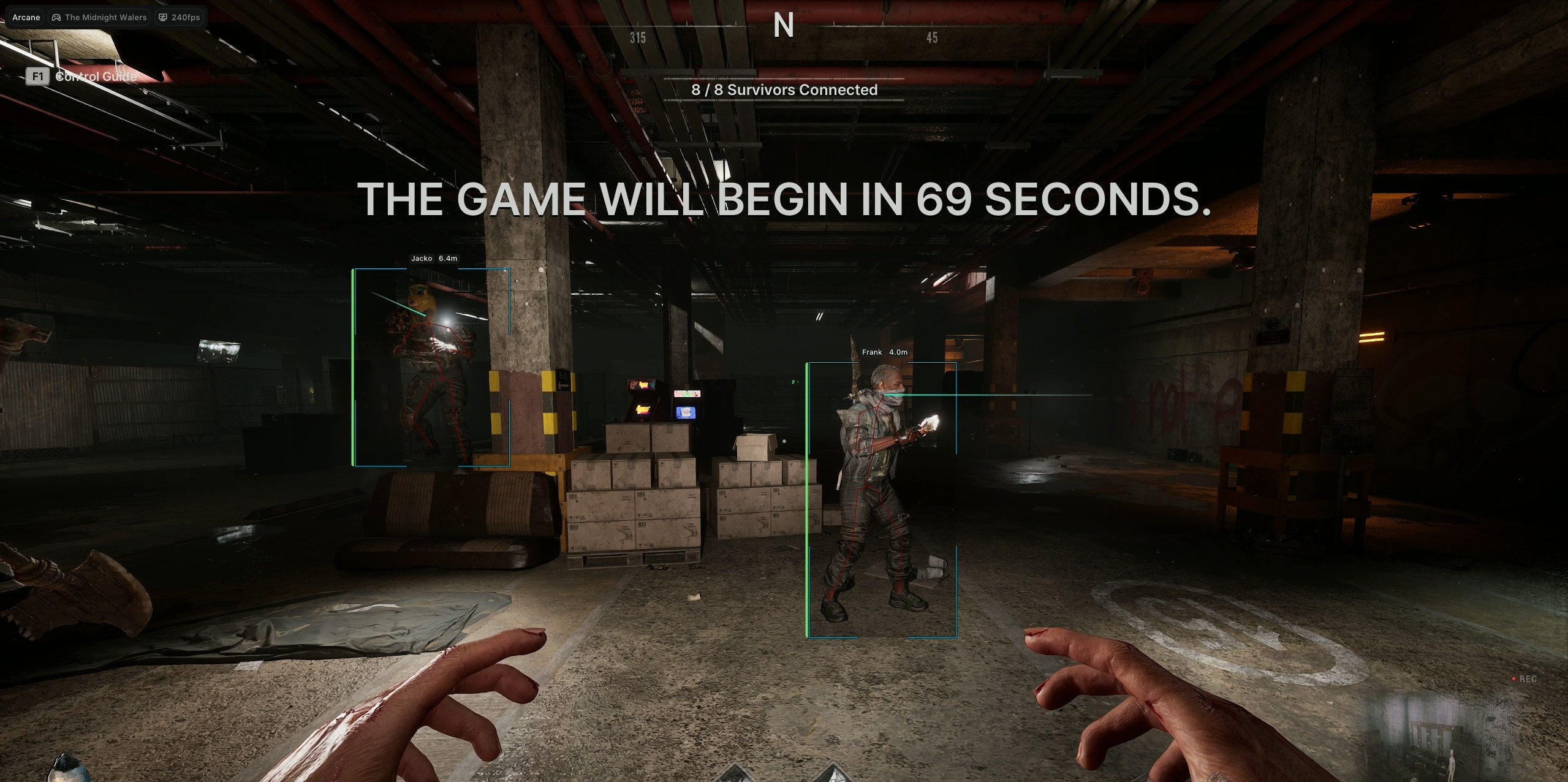Click the F1 key badge near Control Guide
This screenshot has height=782, width=1568.
click(38, 76)
